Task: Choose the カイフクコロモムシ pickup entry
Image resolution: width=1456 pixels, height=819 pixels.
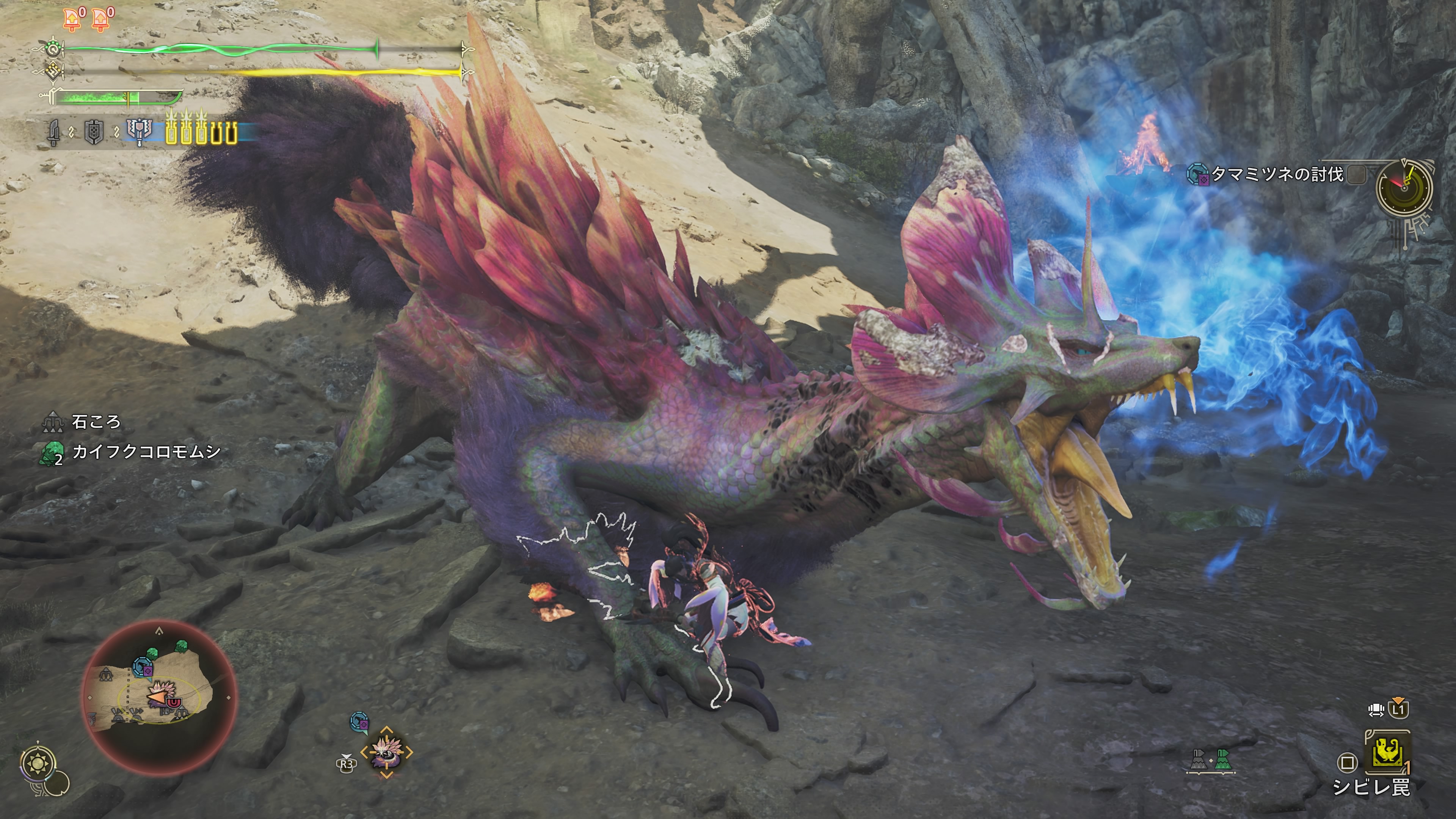Action: 146,452
